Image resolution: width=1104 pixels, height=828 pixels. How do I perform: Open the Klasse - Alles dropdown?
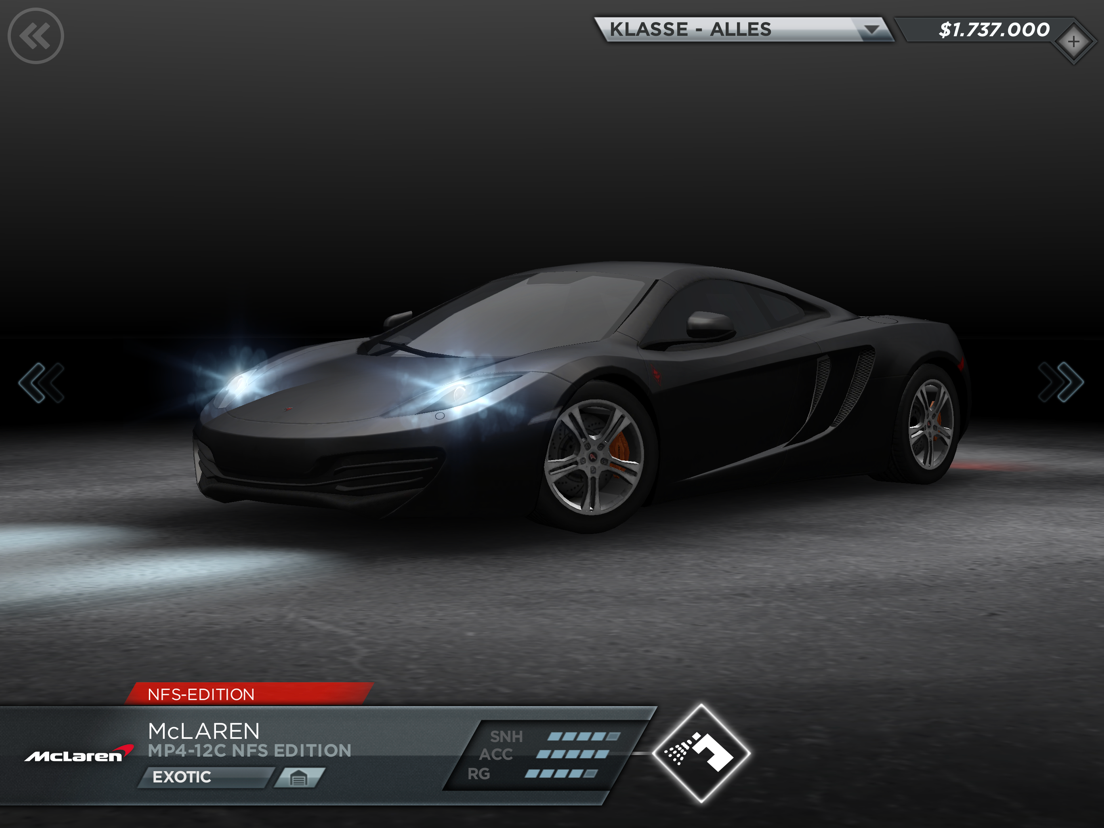(744, 30)
